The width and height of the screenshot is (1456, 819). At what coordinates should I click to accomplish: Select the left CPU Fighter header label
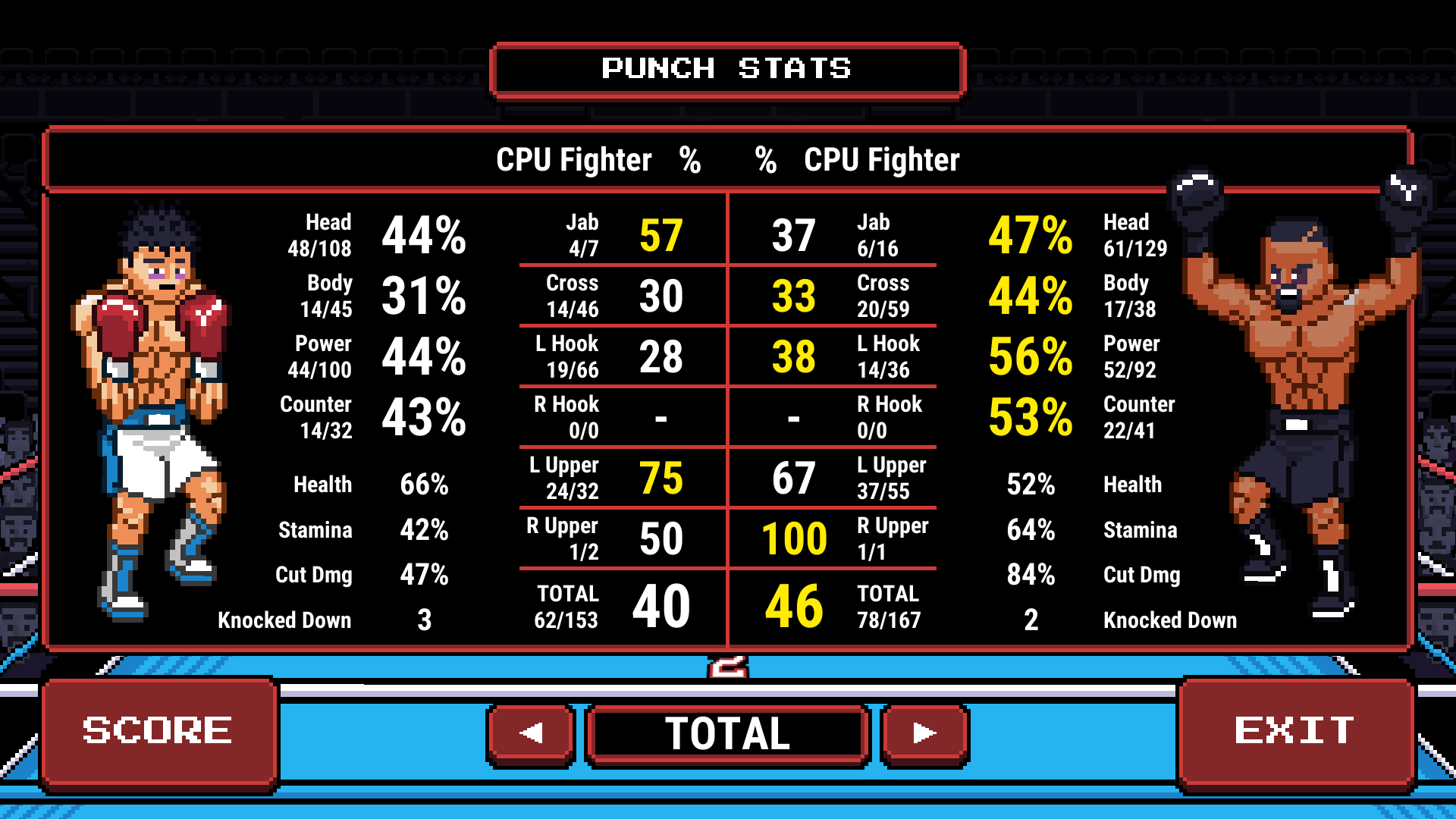click(573, 160)
